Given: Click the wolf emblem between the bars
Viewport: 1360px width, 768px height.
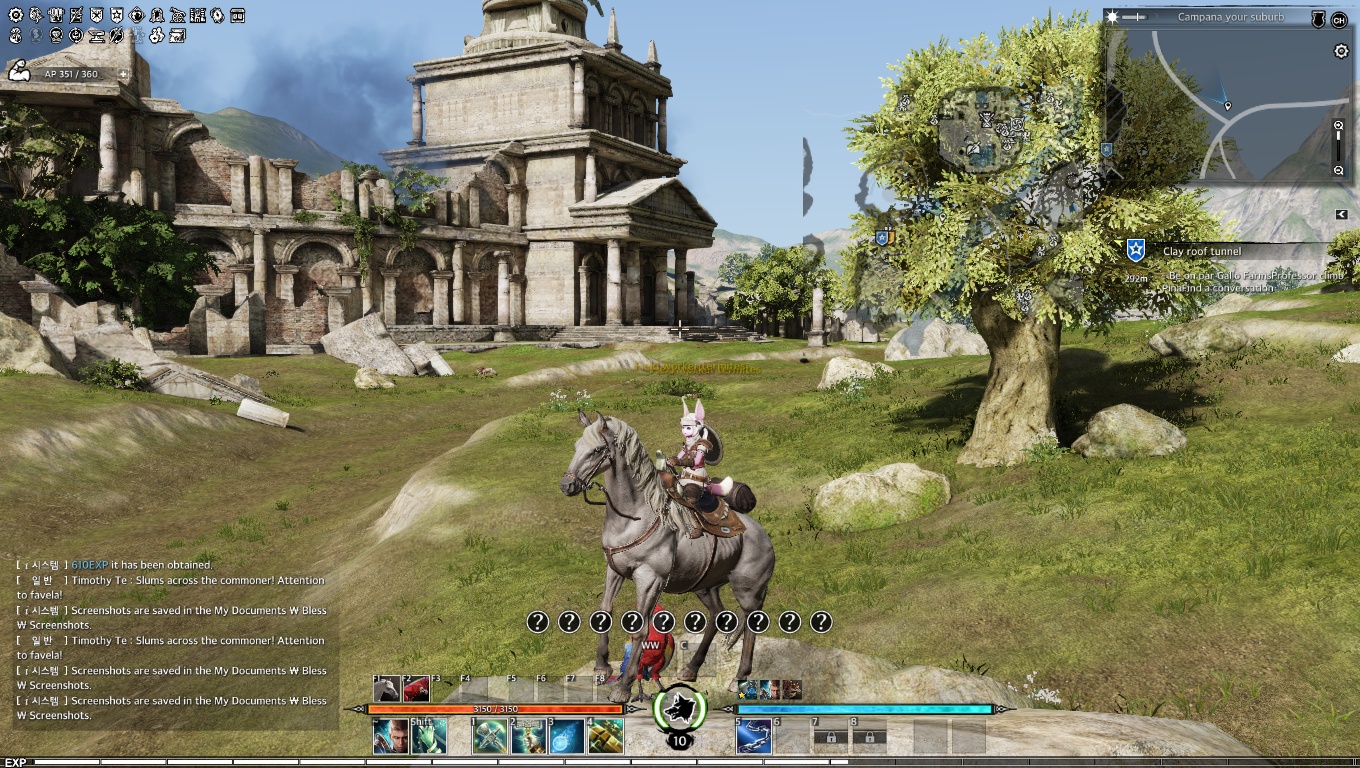Looking at the screenshot, I should 680,707.
